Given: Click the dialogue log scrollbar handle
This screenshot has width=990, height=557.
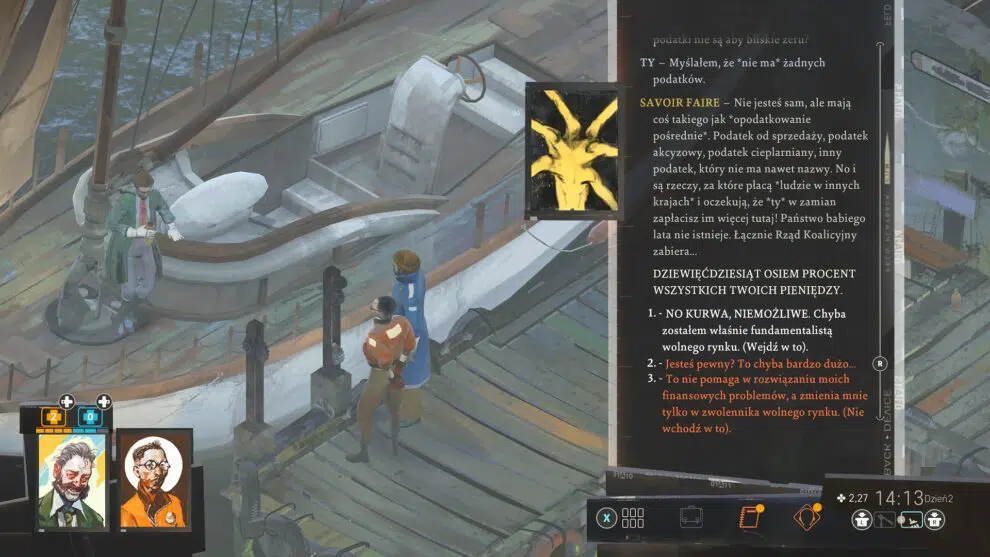Looking at the screenshot, I should pos(880,363).
